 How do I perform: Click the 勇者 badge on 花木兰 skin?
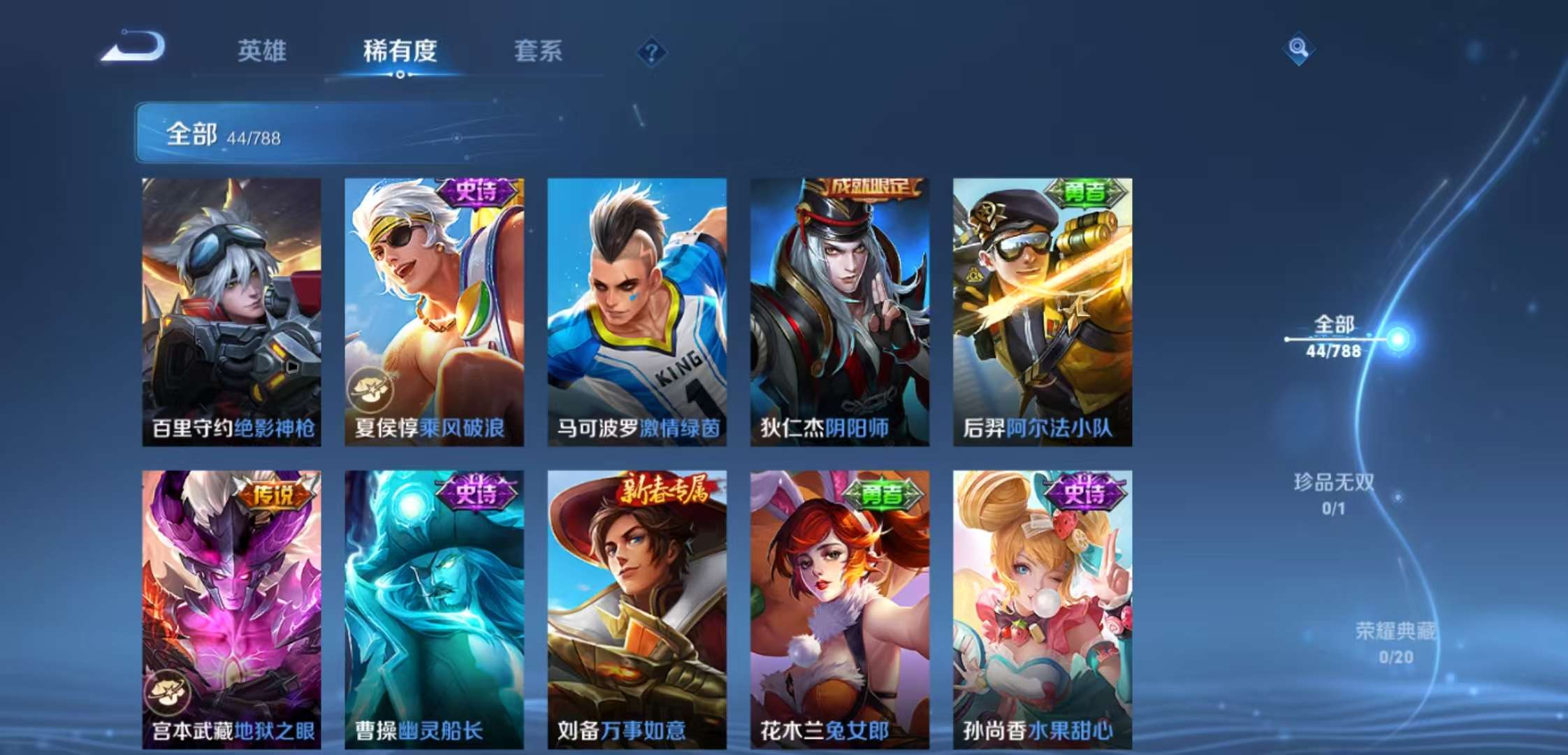[x=882, y=493]
